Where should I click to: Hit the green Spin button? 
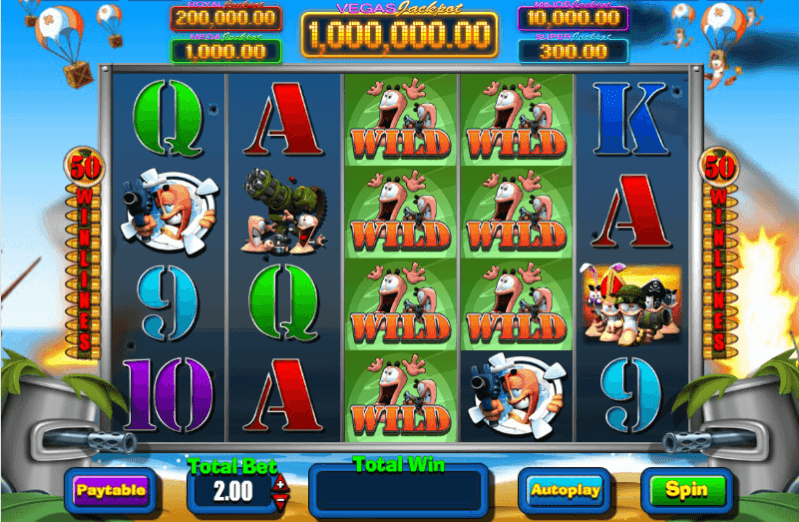(686, 490)
